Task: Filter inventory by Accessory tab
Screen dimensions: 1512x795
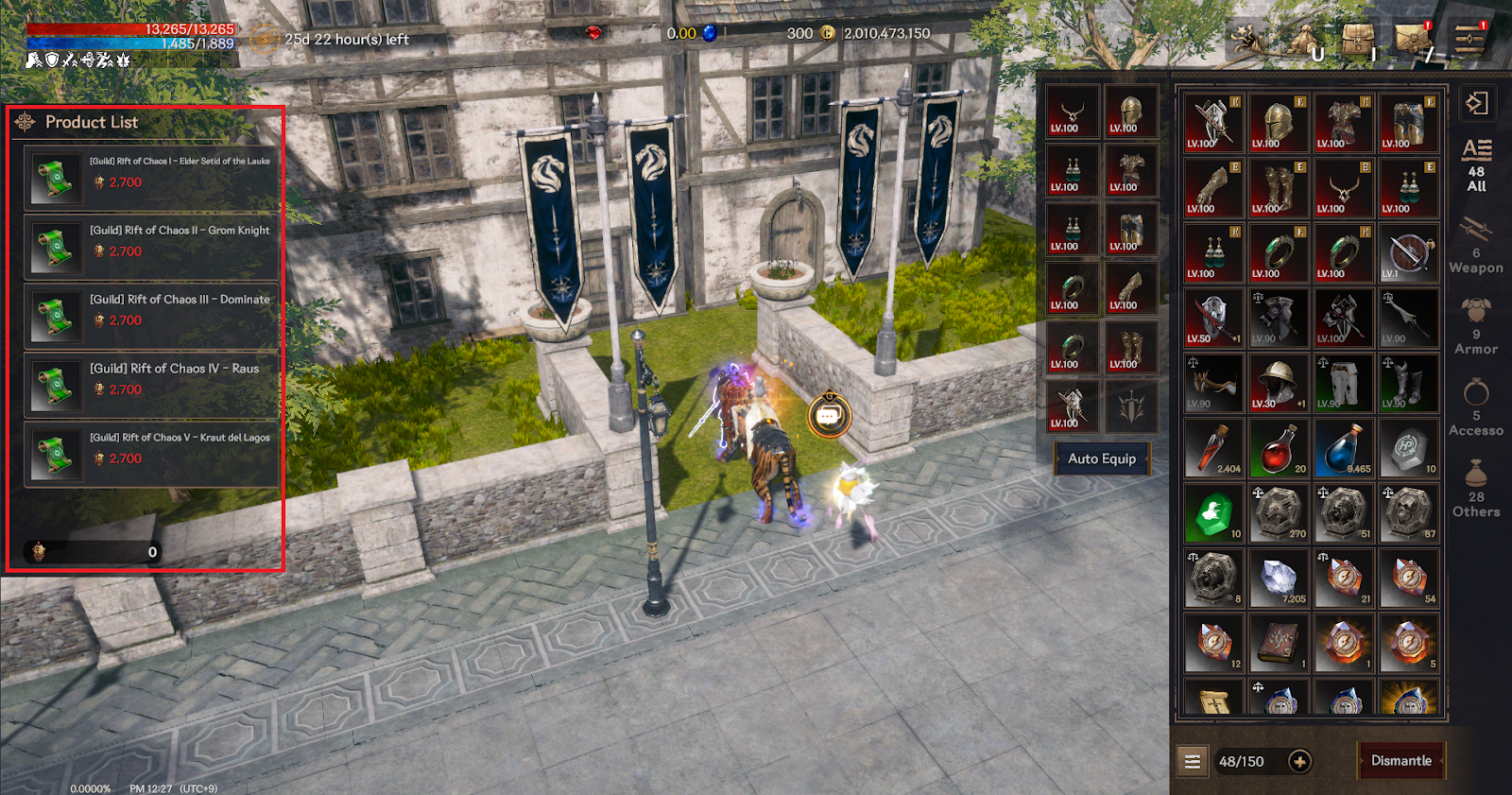Action: click(1476, 408)
